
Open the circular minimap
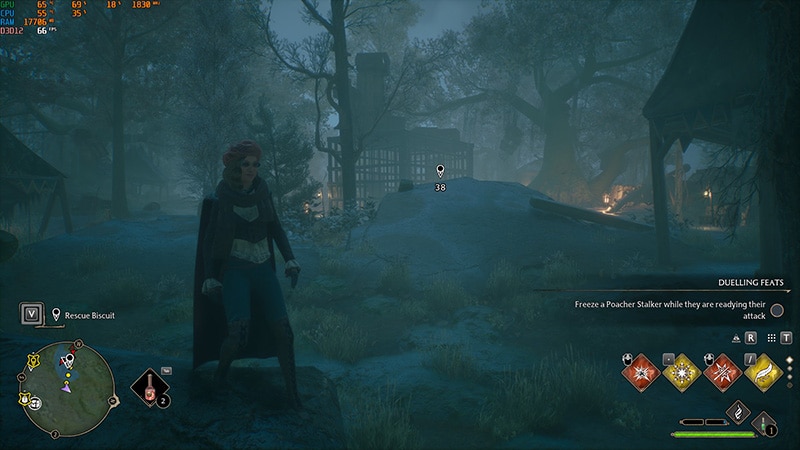point(68,389)
